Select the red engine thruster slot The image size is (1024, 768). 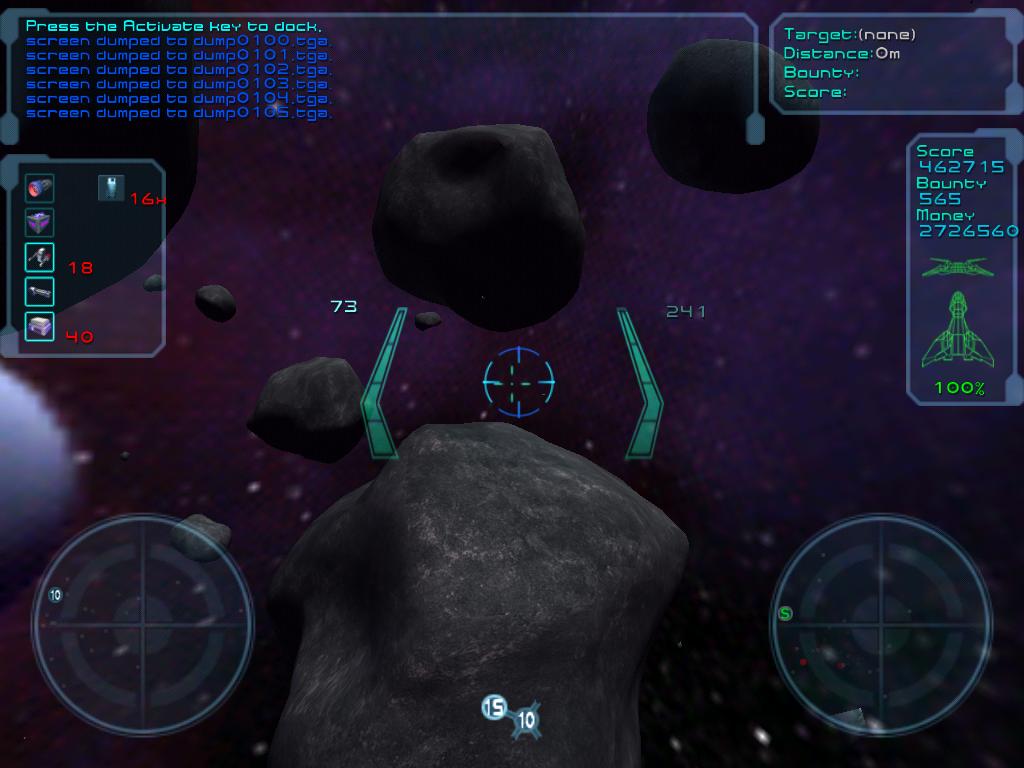click(x=39, y=188)
